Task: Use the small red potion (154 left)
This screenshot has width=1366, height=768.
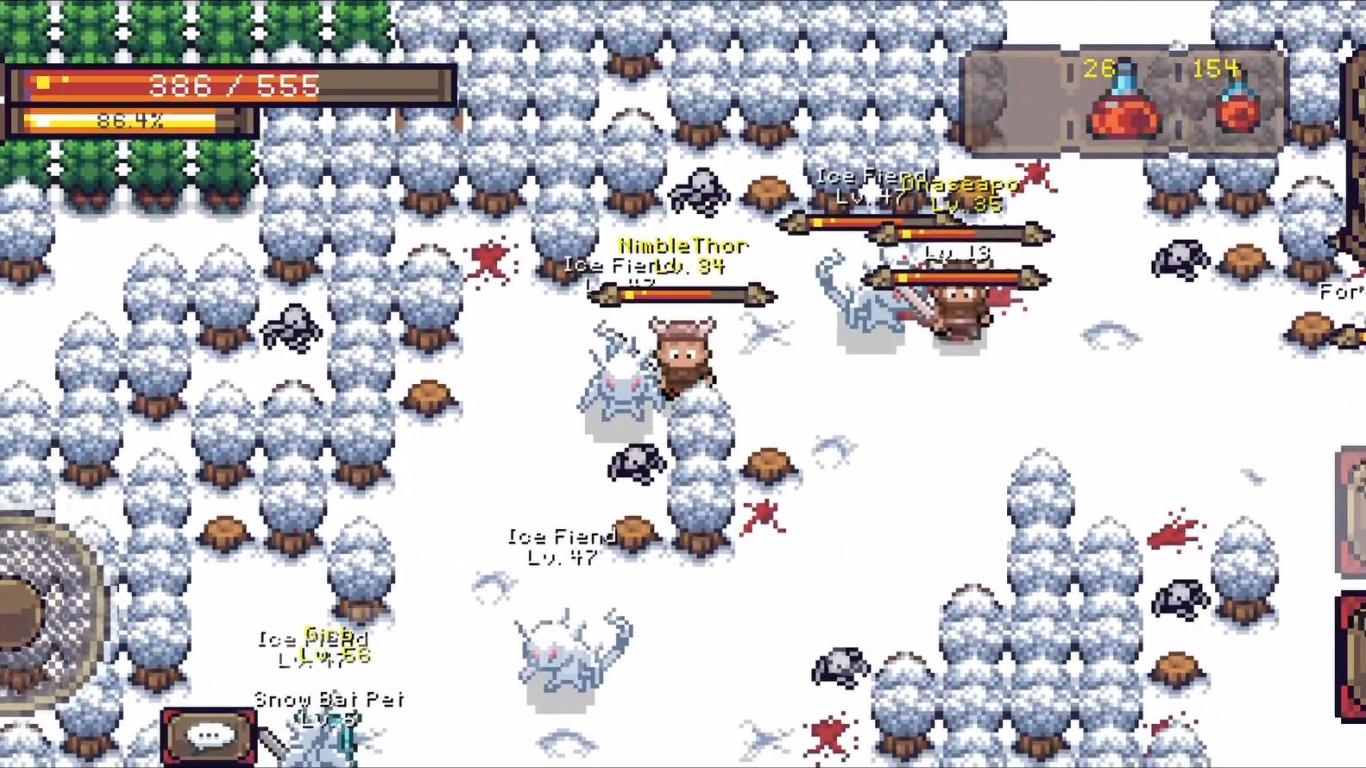Action: [x=1237, y=102]
